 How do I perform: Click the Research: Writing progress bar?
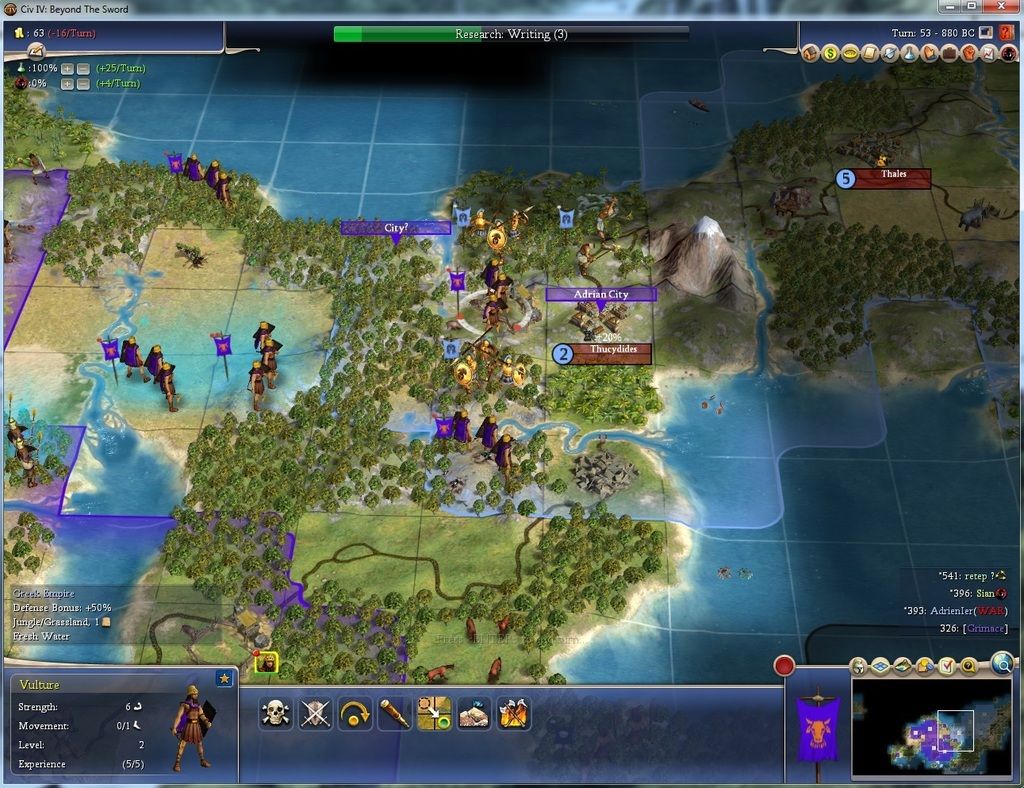pyautogui.click(x=511, y=34)
